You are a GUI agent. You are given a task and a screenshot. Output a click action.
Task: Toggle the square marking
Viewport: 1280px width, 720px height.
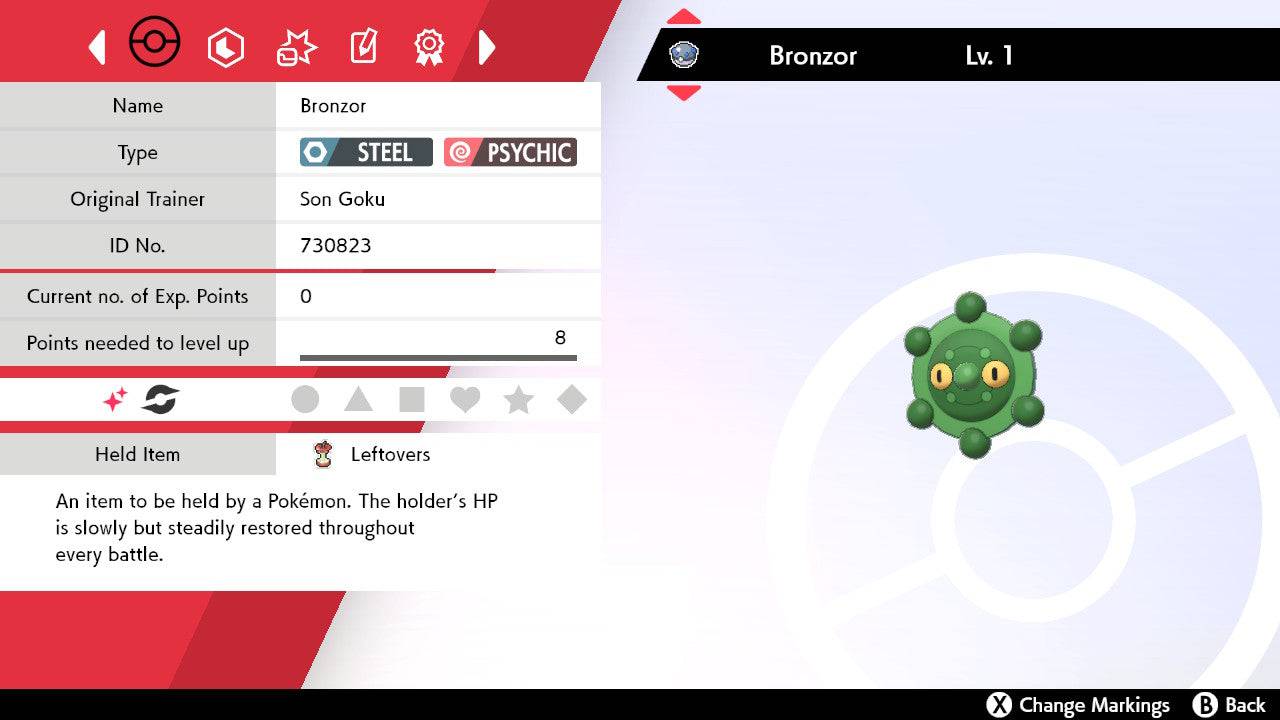pos(412,400)
